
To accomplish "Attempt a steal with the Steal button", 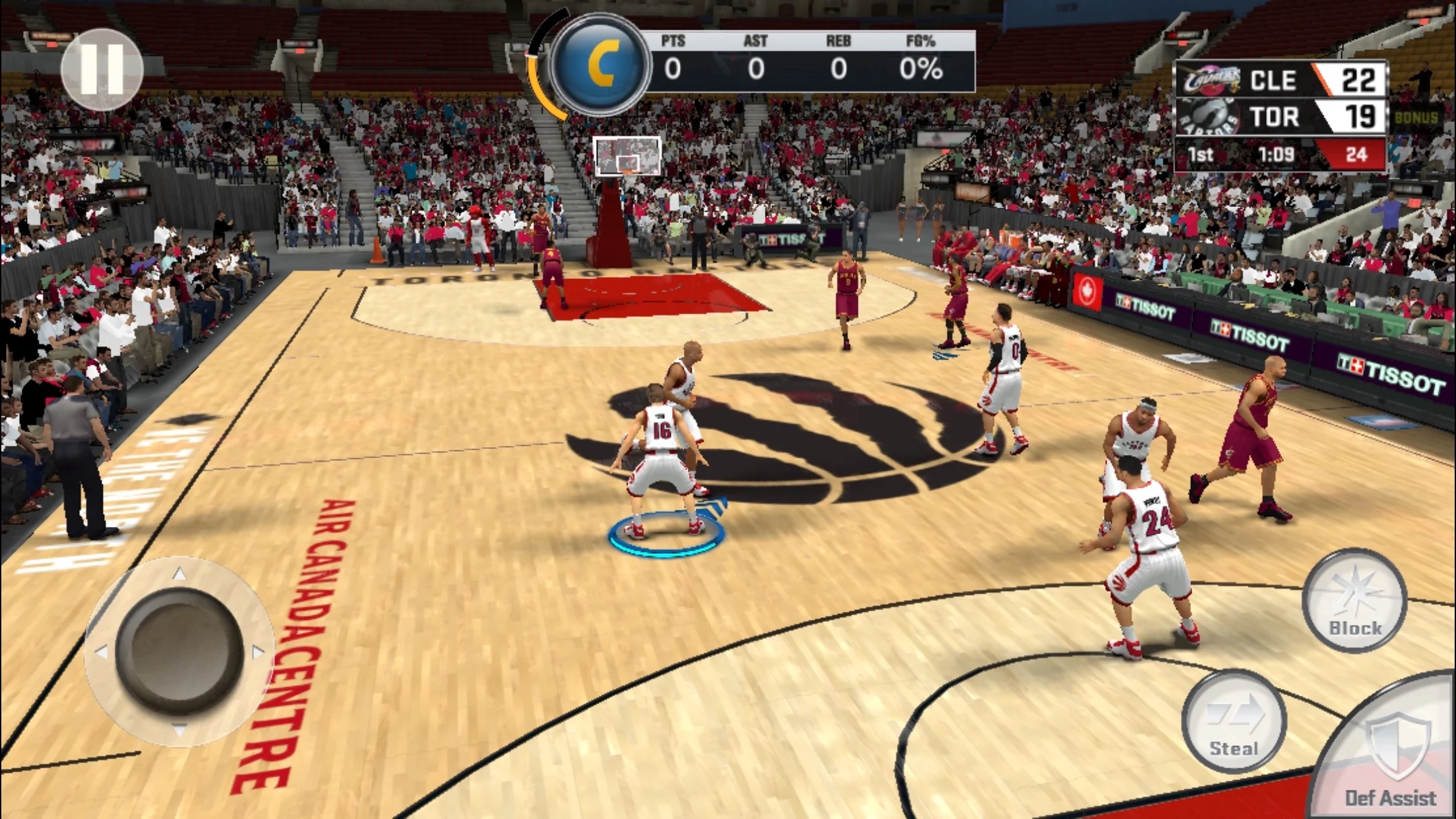I will click(1234, 721).
